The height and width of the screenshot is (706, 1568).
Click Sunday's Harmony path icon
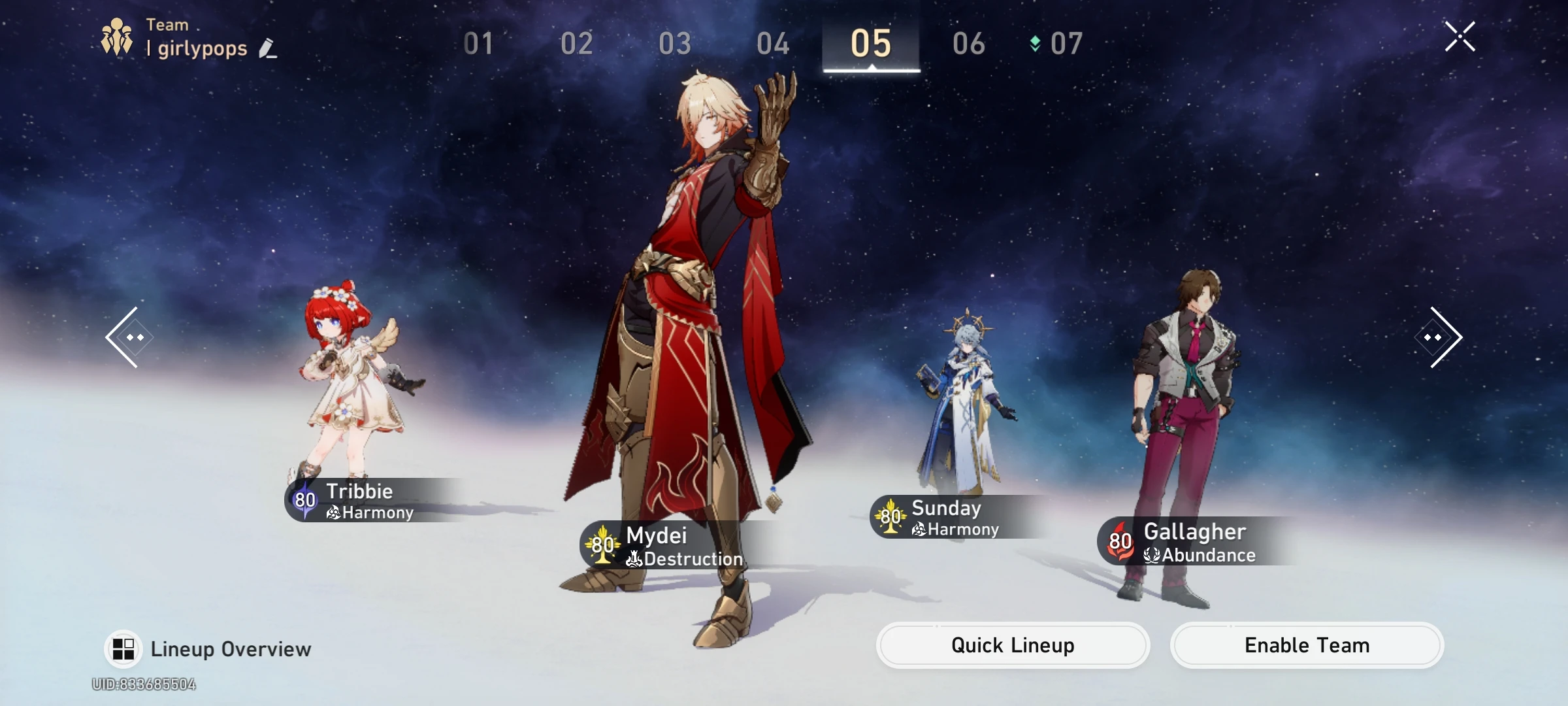click(x=919, y=529)
